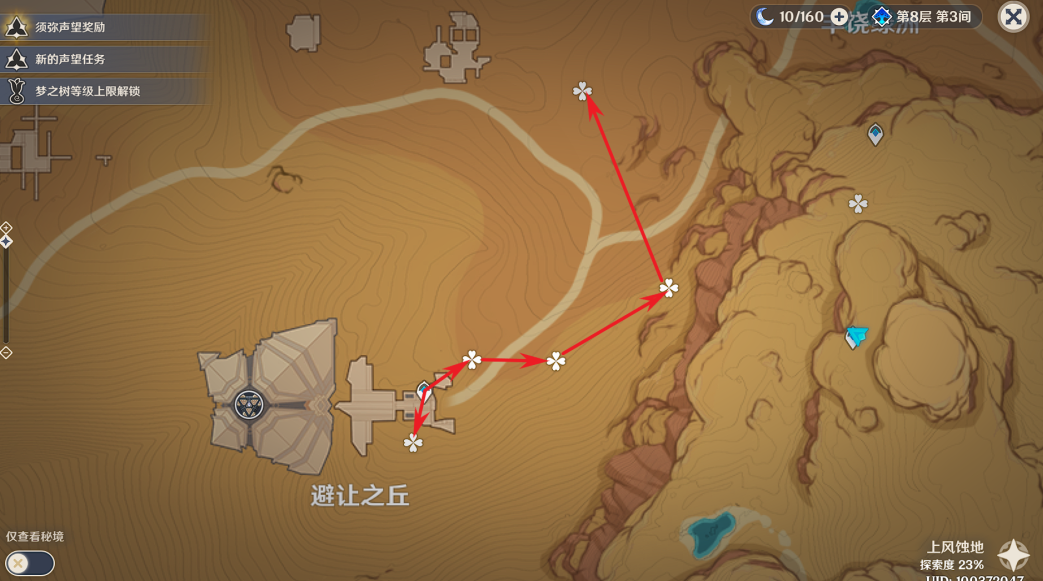Zoom out using the map slider's minus button
Viewport: 1043px width, 581px height.
(x=6, y=353)
